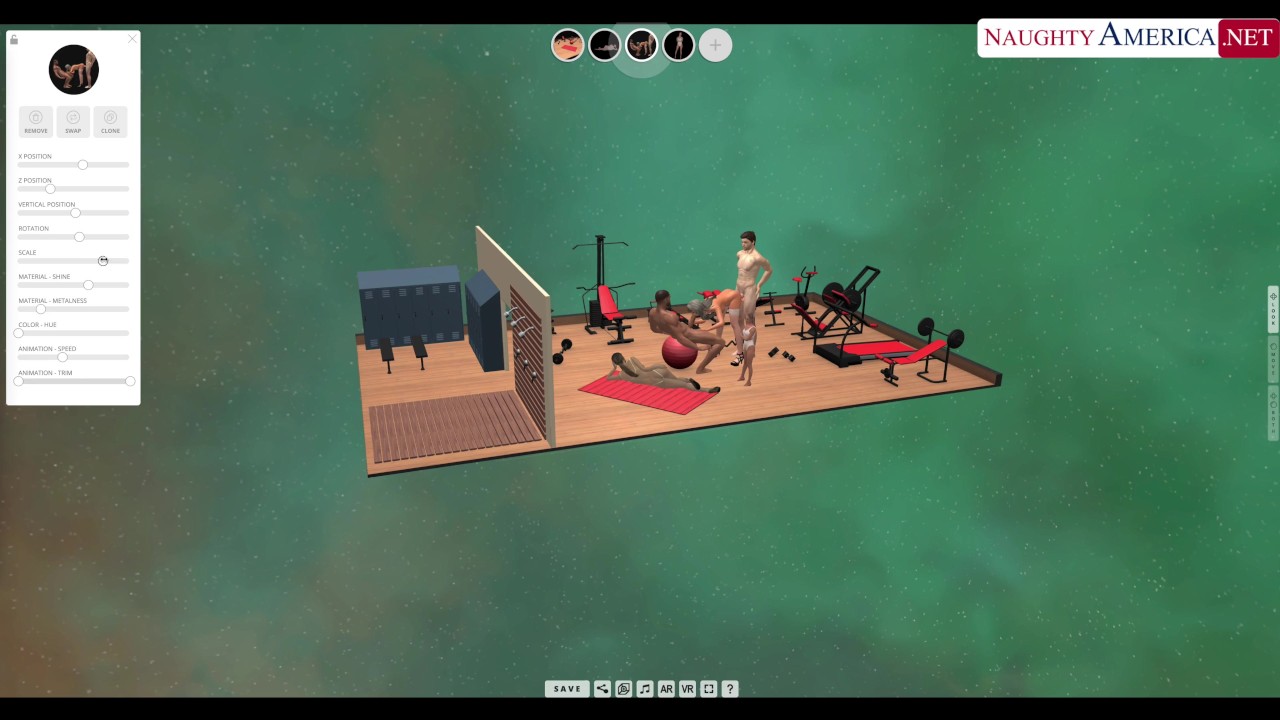Toggle fullscreen view
1280x720 pixels.
tap(709, 689)
